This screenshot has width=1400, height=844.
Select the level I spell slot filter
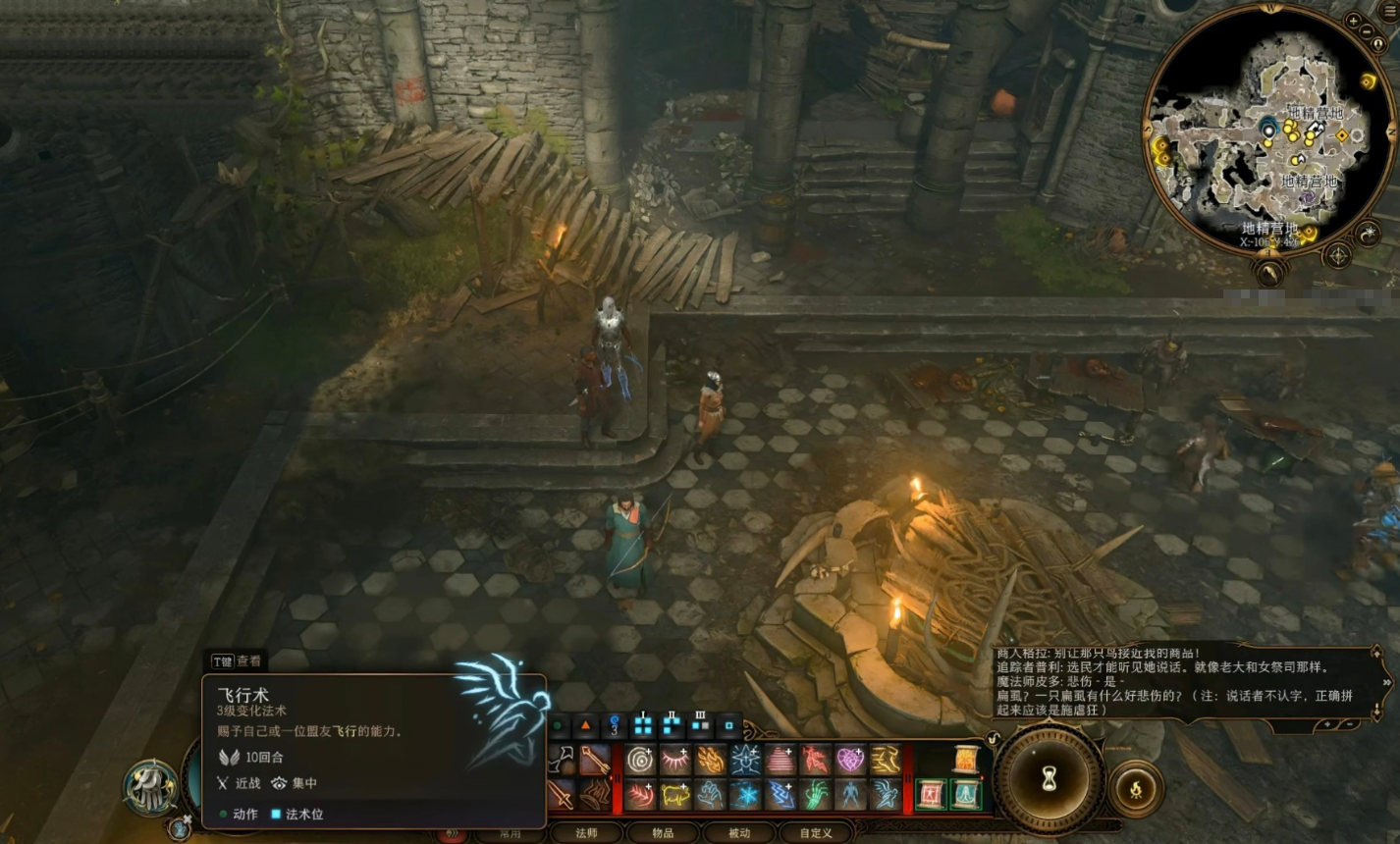[643, 725]
